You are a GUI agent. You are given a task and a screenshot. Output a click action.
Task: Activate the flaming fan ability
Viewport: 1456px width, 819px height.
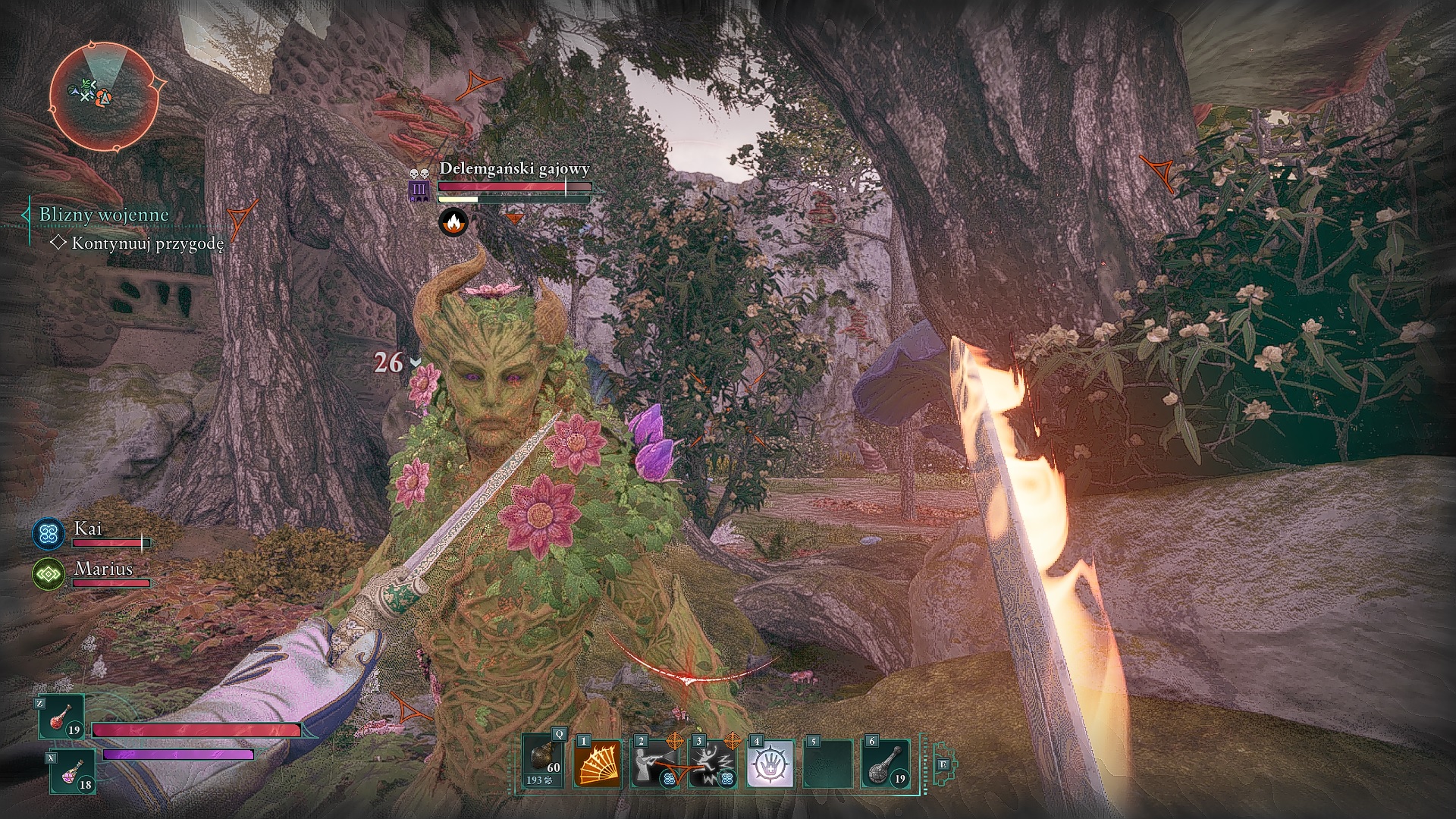(x=597, y=764)
